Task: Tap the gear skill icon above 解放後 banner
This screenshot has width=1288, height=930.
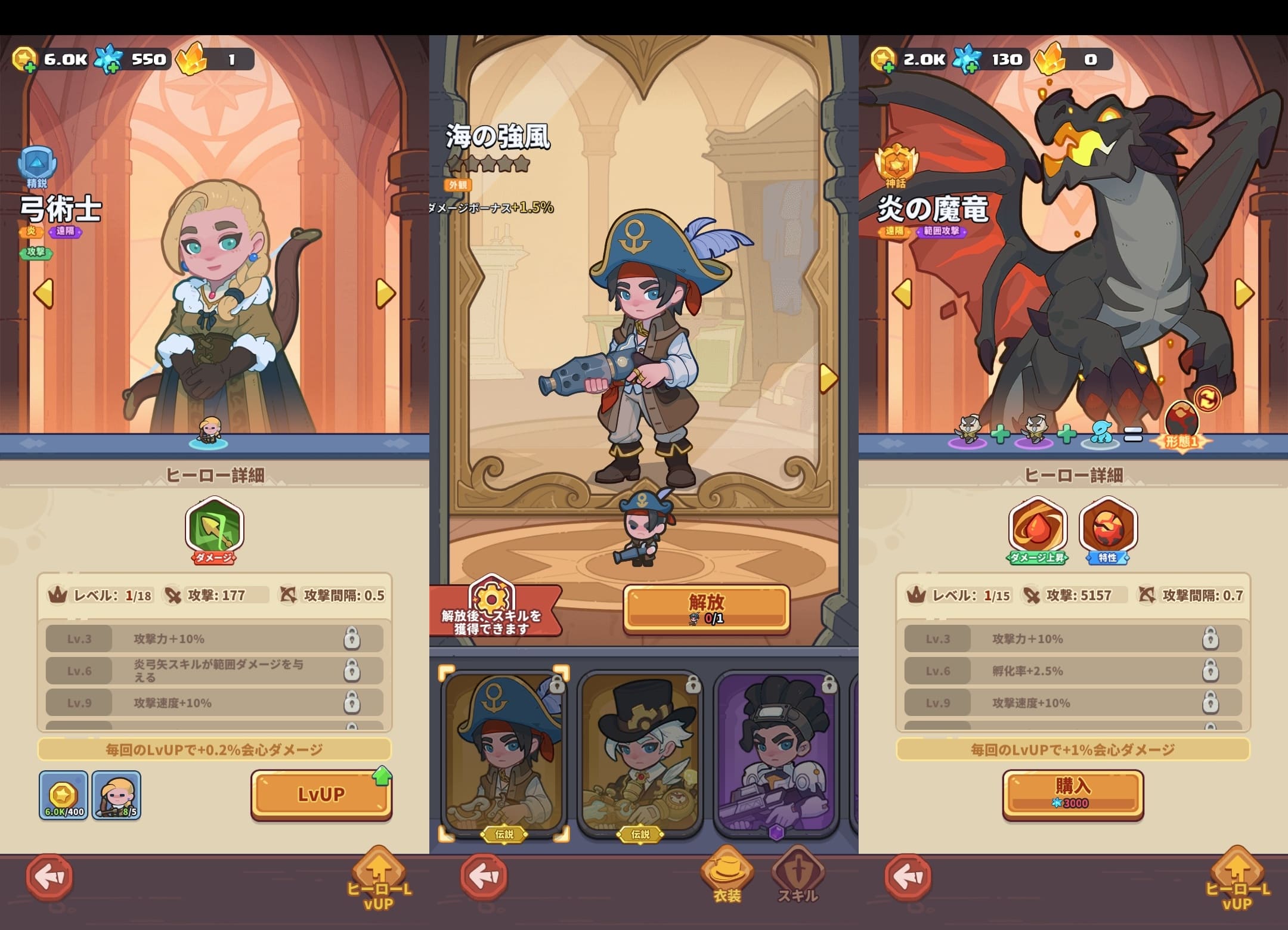Action: [x=491, y=595]
